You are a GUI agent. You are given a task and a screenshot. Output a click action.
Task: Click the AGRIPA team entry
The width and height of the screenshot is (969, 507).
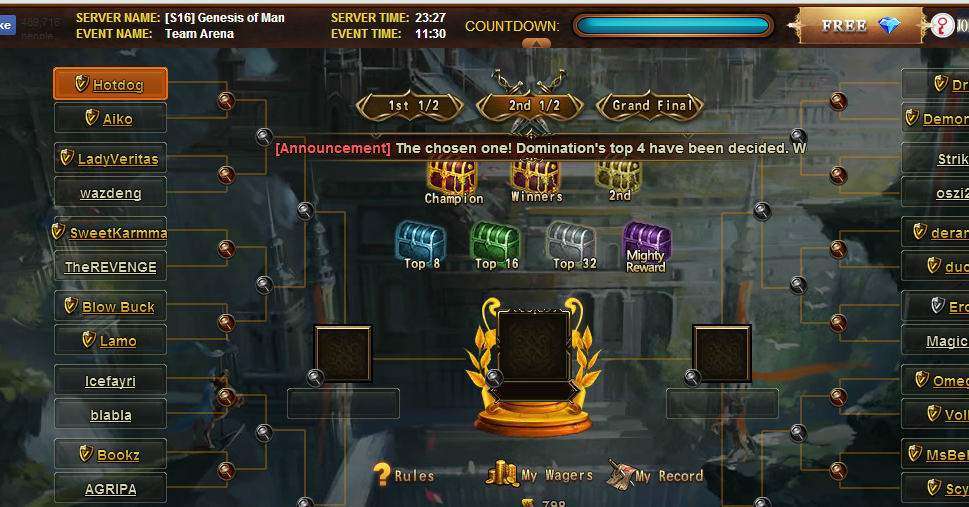coord(110,489)
